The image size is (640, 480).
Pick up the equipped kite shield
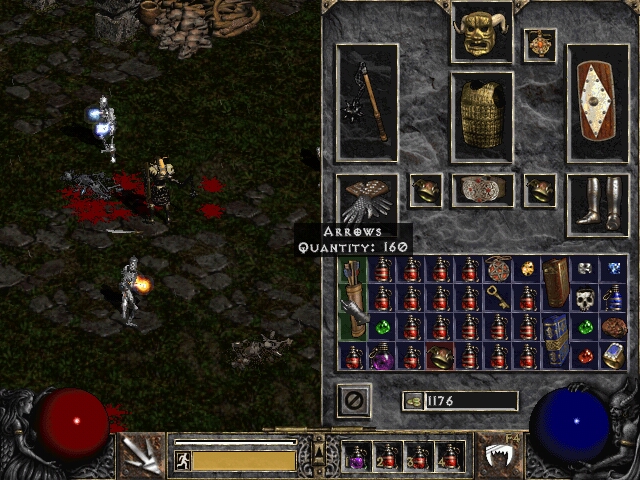pos(598,103)
